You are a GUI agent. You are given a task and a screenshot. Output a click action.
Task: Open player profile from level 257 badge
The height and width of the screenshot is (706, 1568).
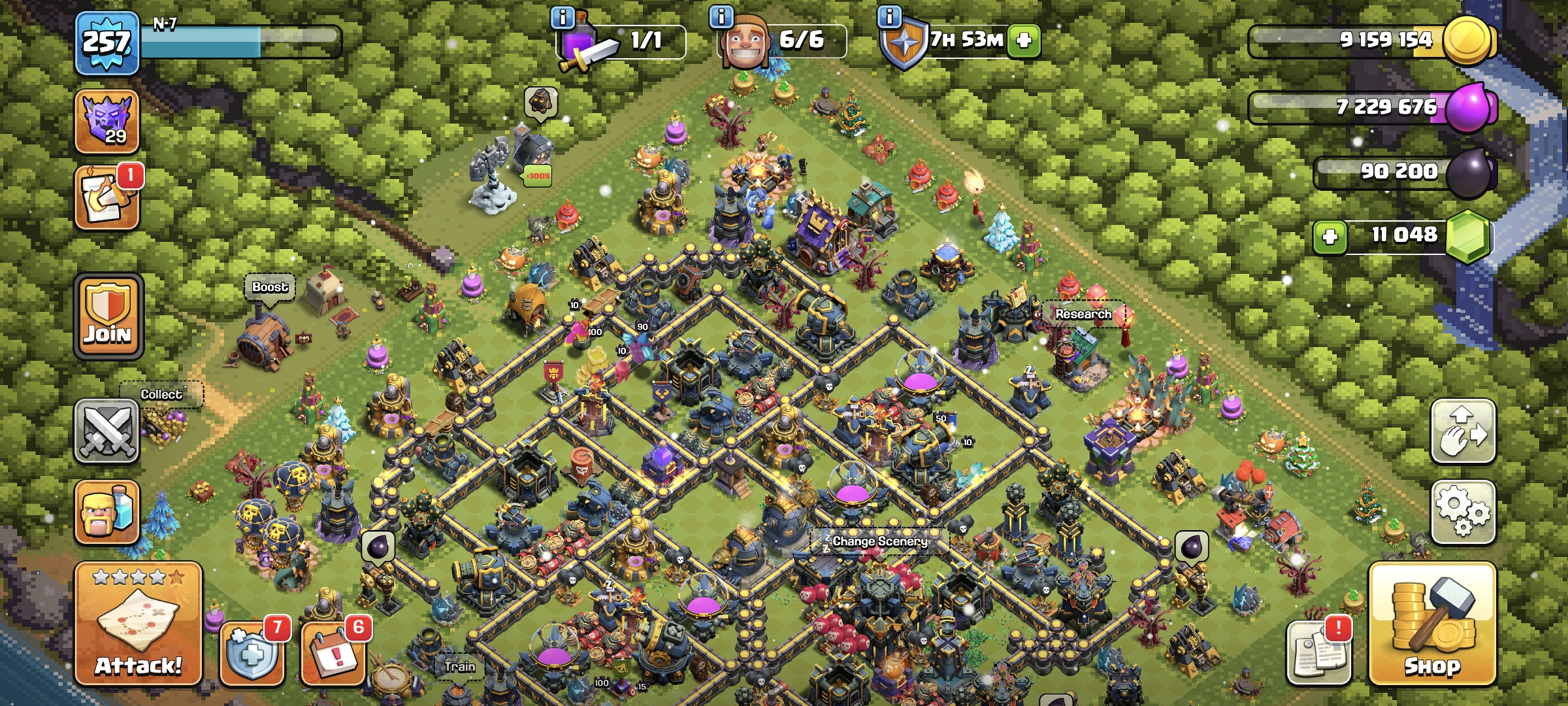tap(107, 43)
